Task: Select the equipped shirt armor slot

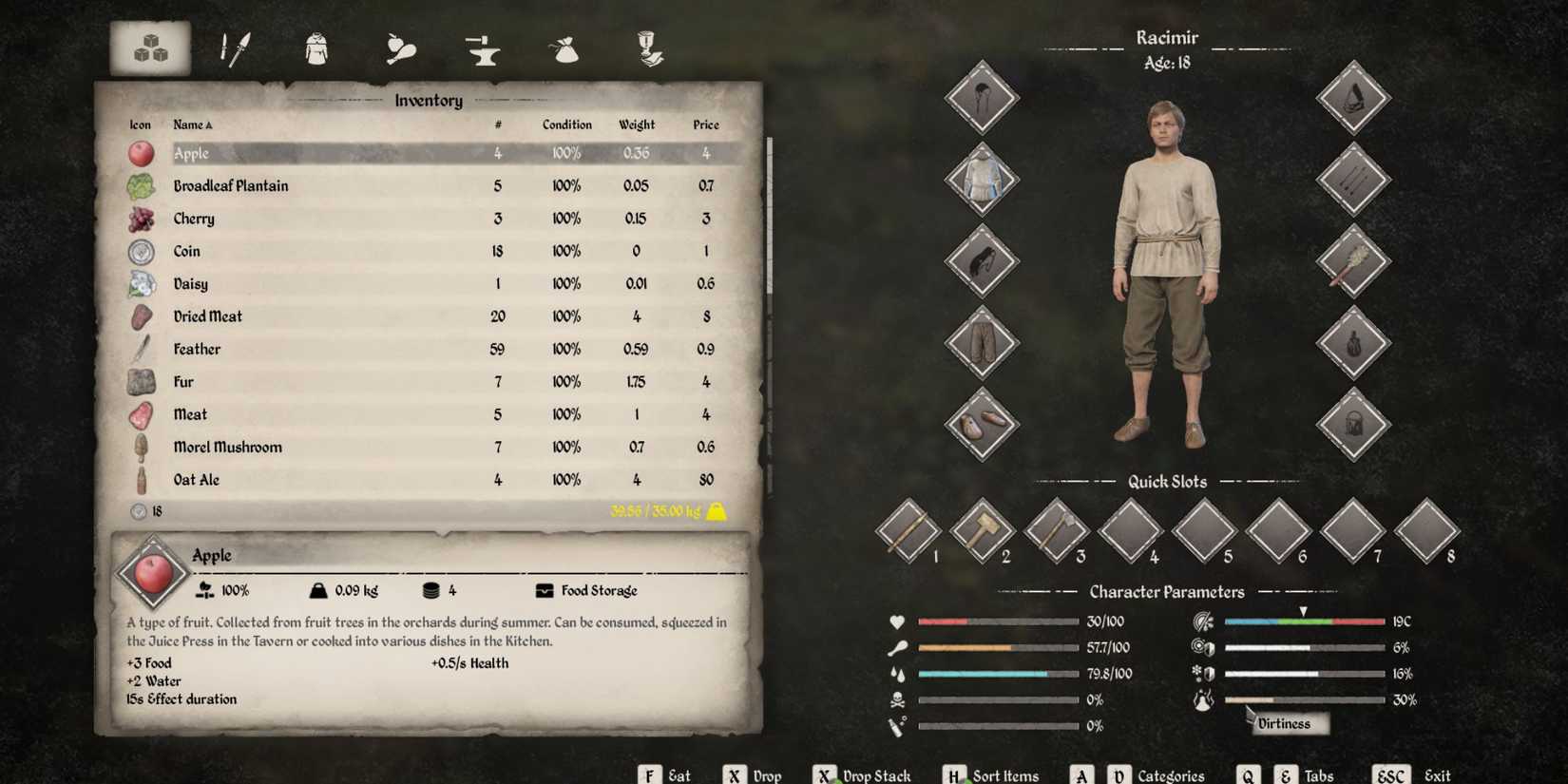Action: pos(983,179)
